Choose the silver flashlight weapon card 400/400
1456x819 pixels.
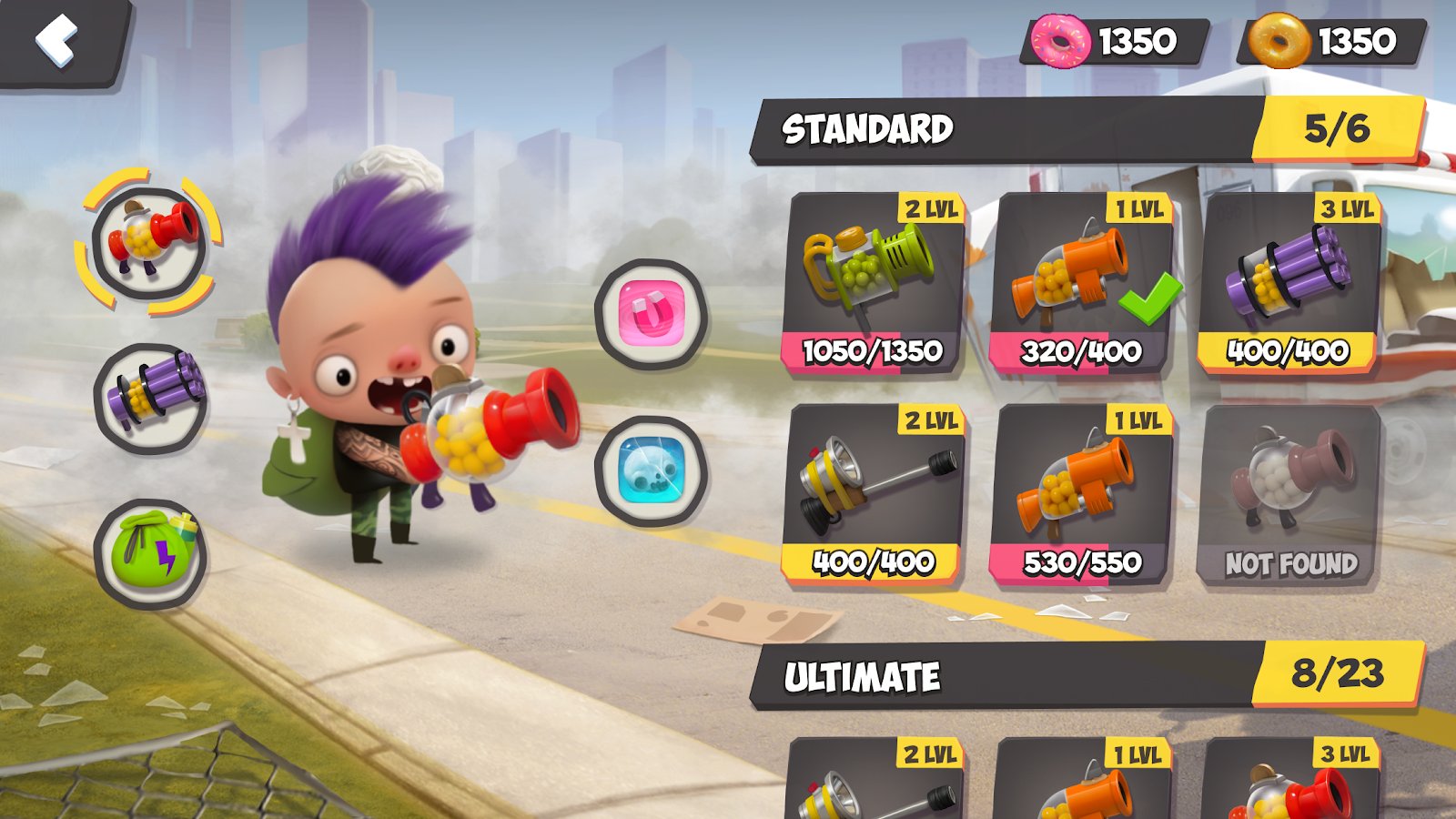pyautogui.click(x=874, y=494)
